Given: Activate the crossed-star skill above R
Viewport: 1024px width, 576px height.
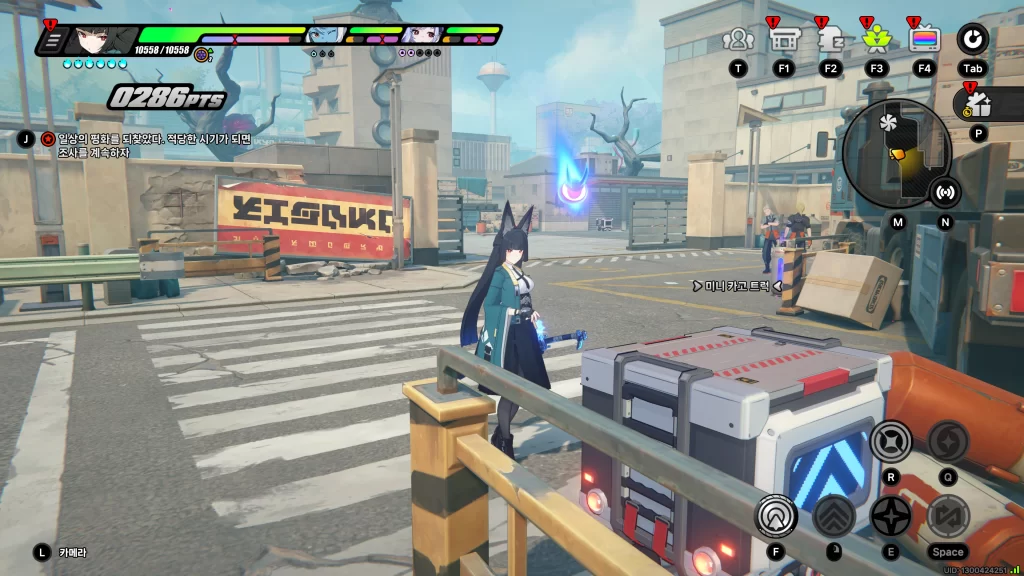Looking at the screenshot, I should click(890, 441).
